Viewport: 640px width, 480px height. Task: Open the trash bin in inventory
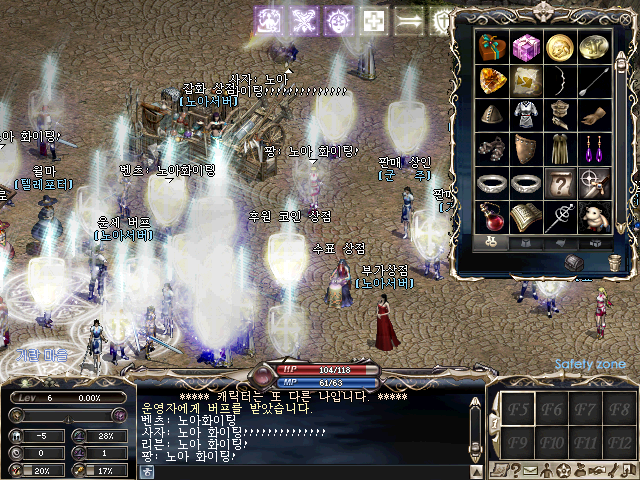615,262
